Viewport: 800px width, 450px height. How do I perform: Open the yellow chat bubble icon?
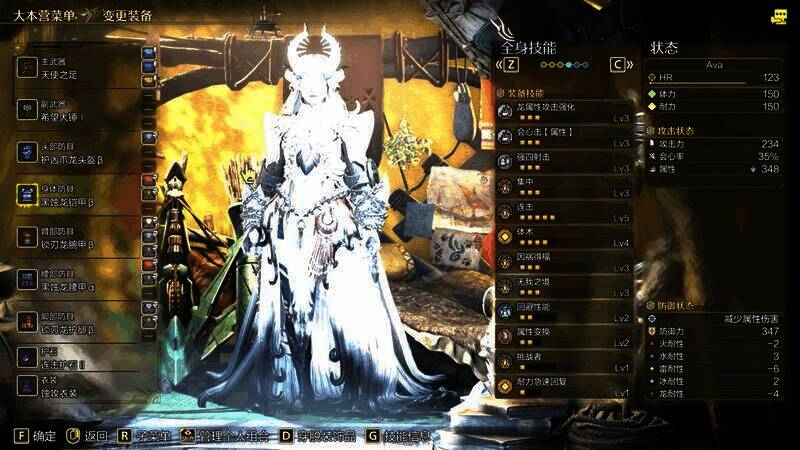coord(778,16)
